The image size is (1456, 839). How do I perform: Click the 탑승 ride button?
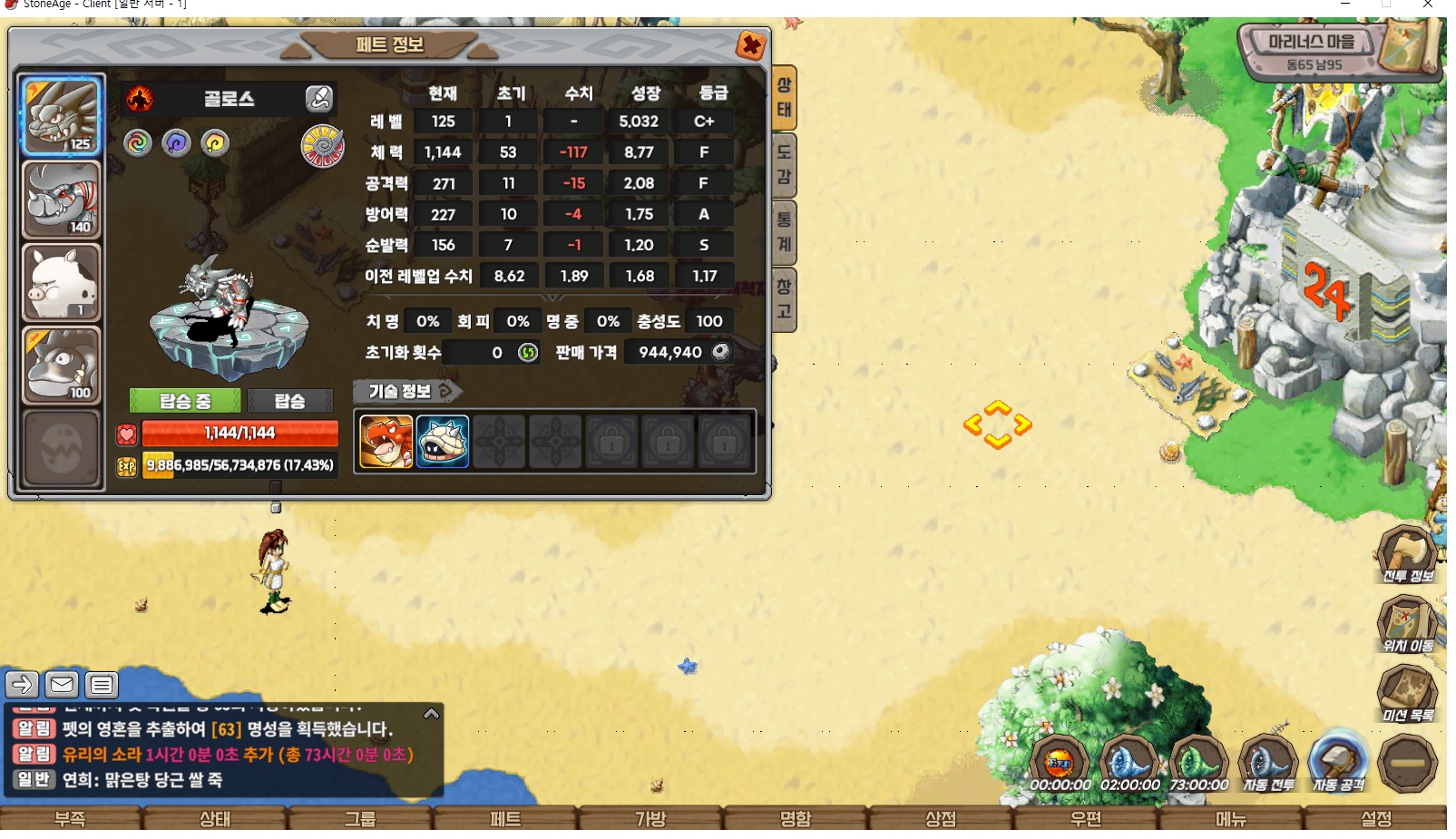click(x=289, y=401)
